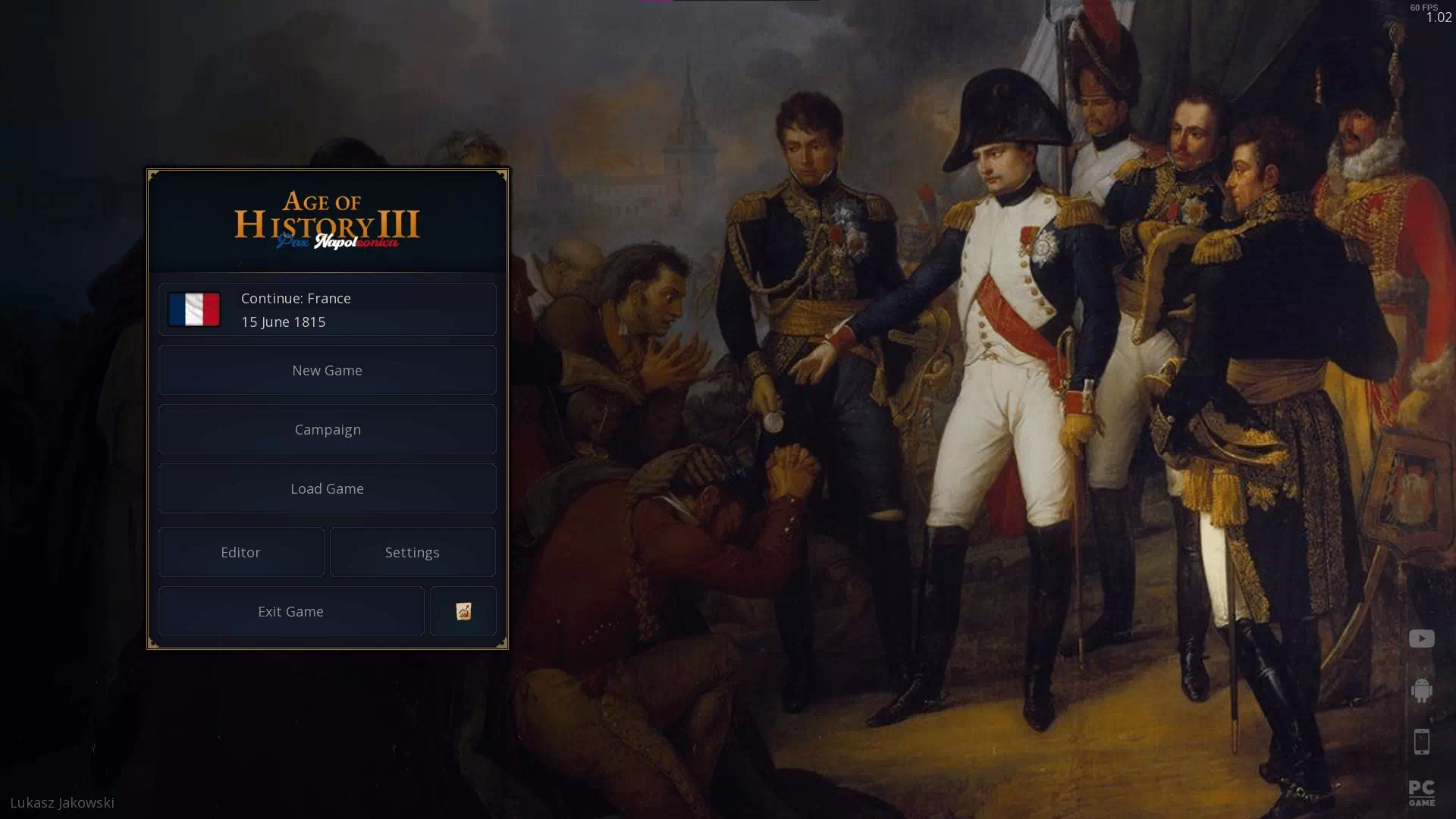Screen dimensions: 1456x819
Task: Open the YouTube link icon
Action: click(x=1421, y=639)
